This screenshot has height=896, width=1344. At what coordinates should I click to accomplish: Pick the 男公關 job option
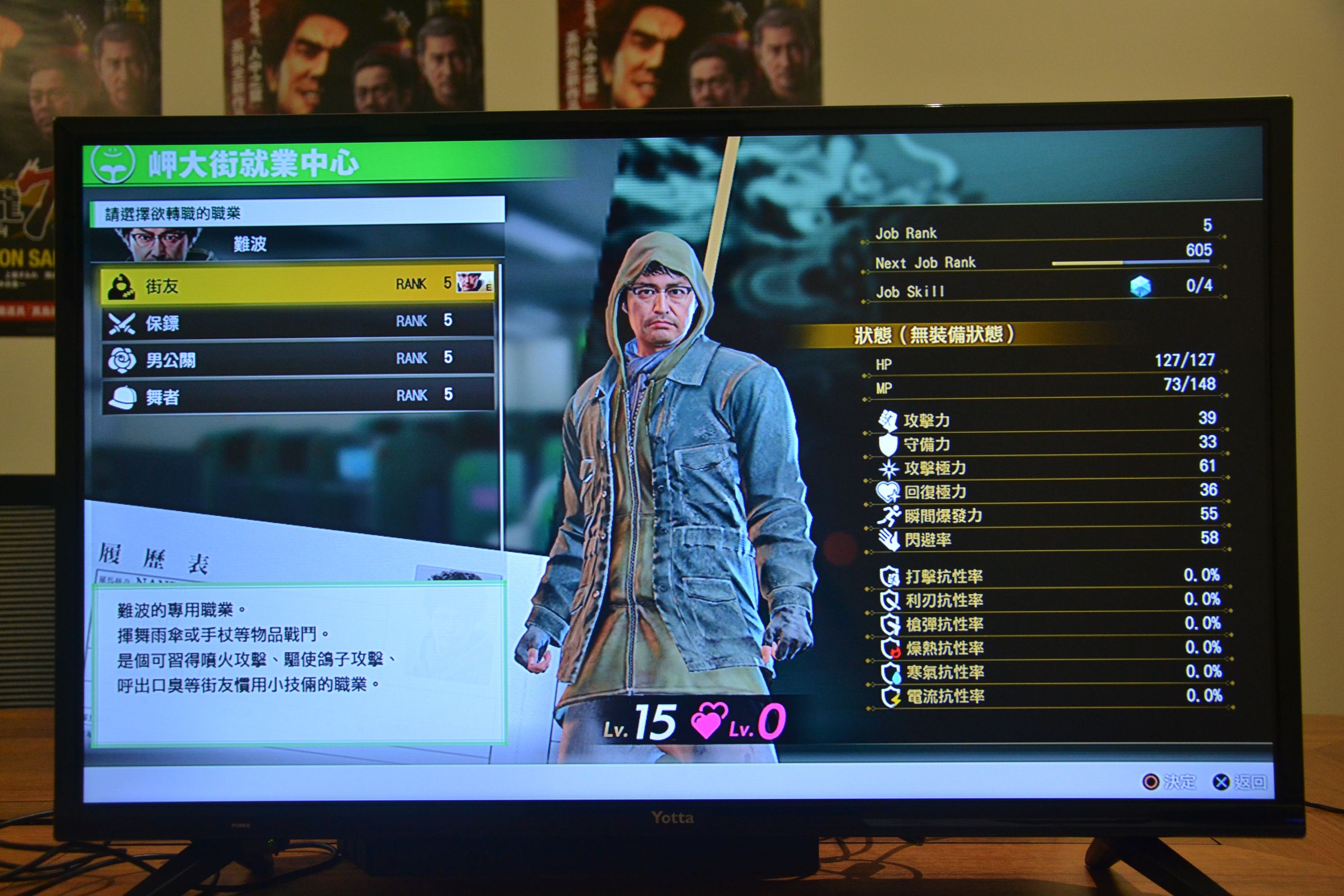coord(297,359)
